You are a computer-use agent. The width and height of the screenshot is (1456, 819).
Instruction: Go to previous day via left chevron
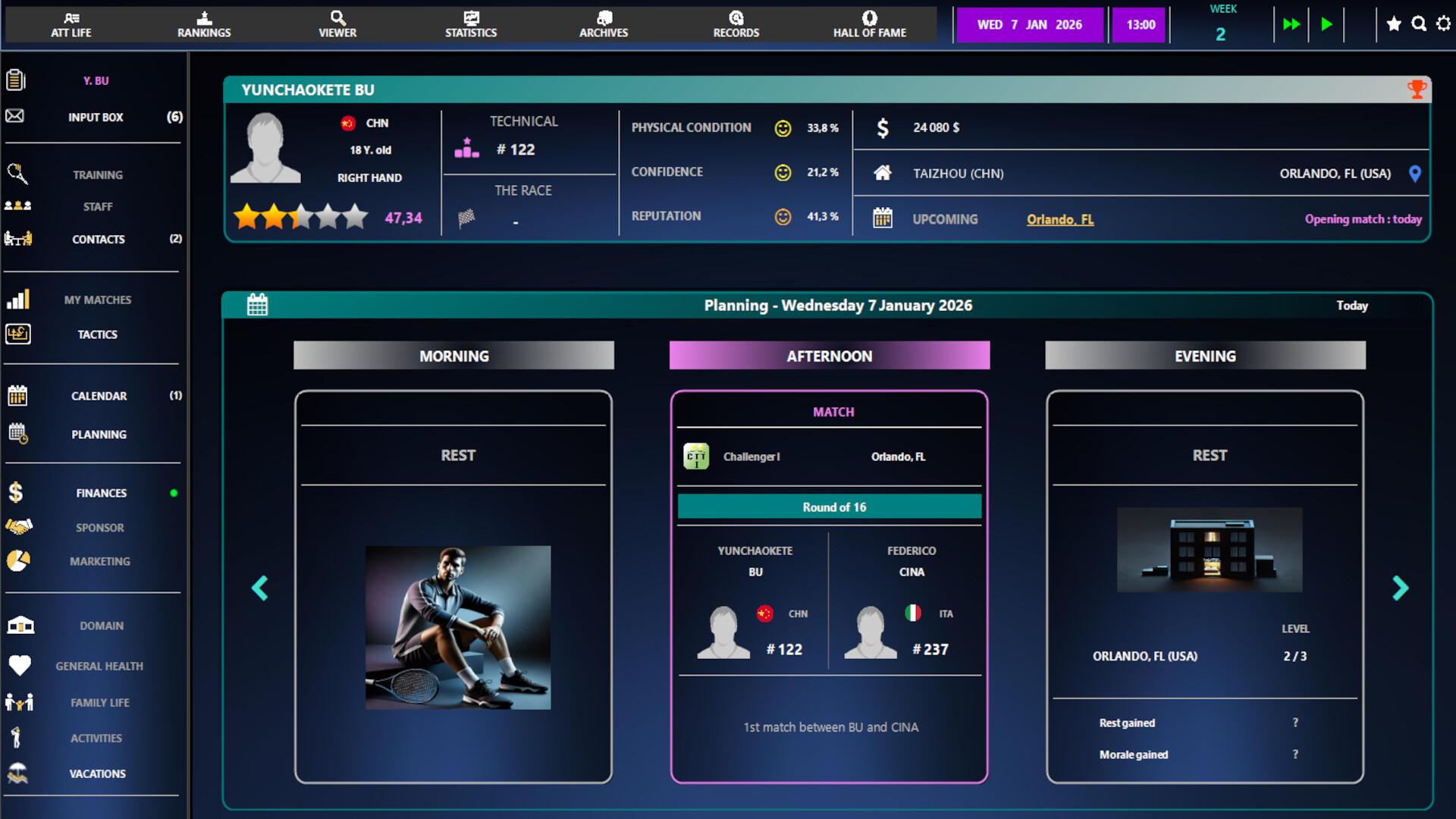260,588
